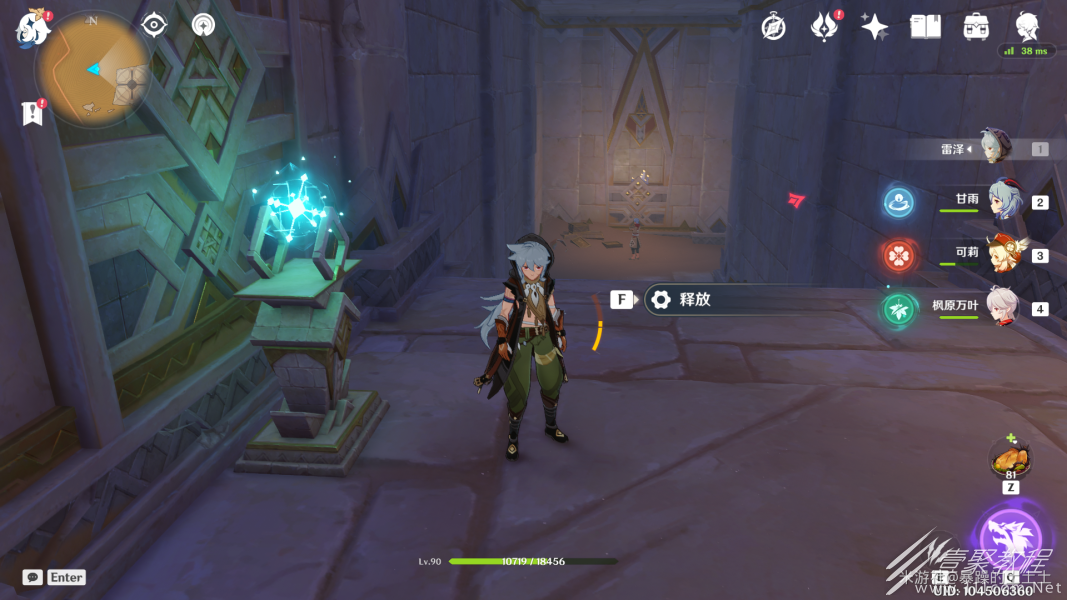Activate the purple wolf elemental burst
The image size is (1067, 600).
pyautogui.click(x=1010, y=539)
